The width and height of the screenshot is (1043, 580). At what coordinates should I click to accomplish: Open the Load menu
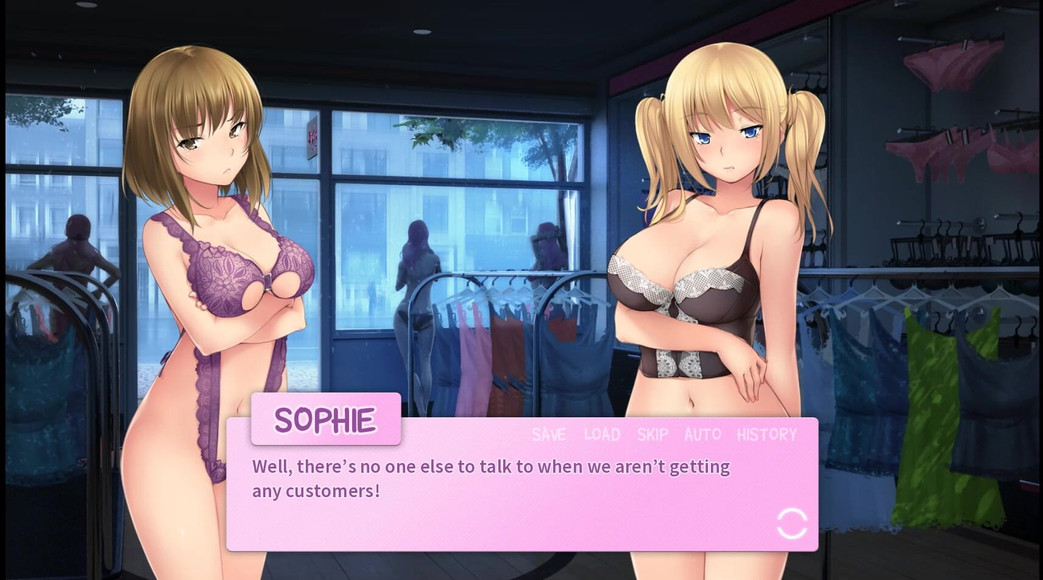point(602,434)
